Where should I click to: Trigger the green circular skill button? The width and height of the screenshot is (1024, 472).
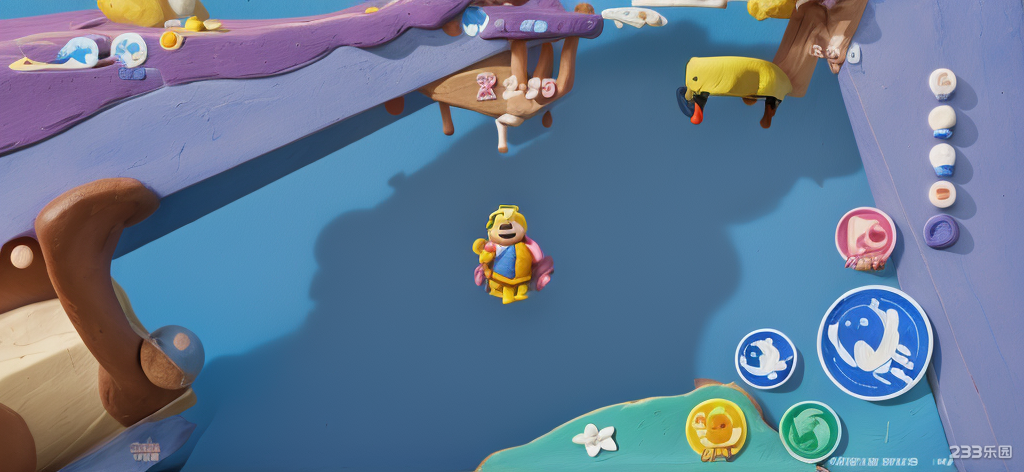click(809, 431)
